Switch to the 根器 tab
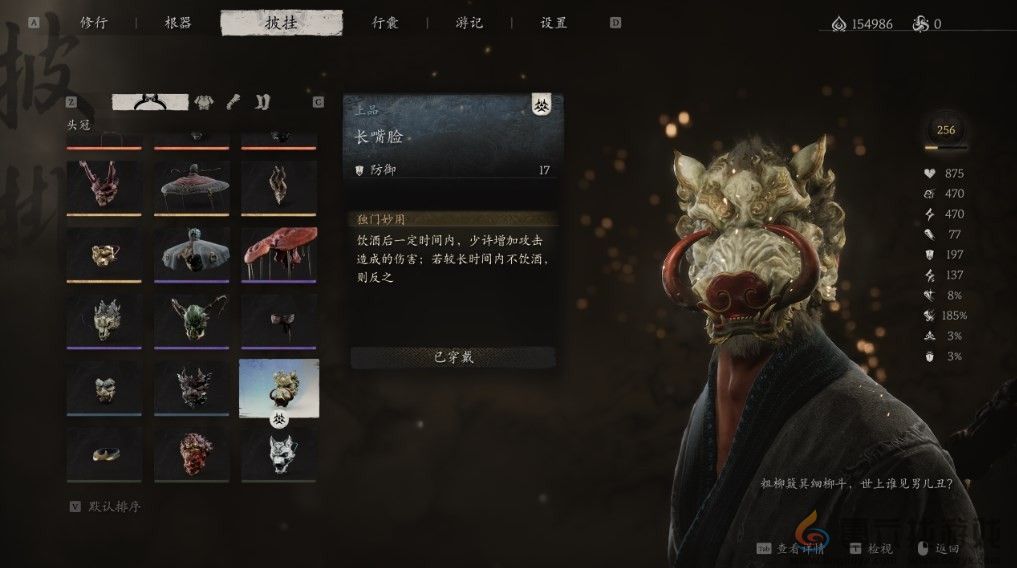Viewport: 1017px width, 568px height. click(178, 23)
